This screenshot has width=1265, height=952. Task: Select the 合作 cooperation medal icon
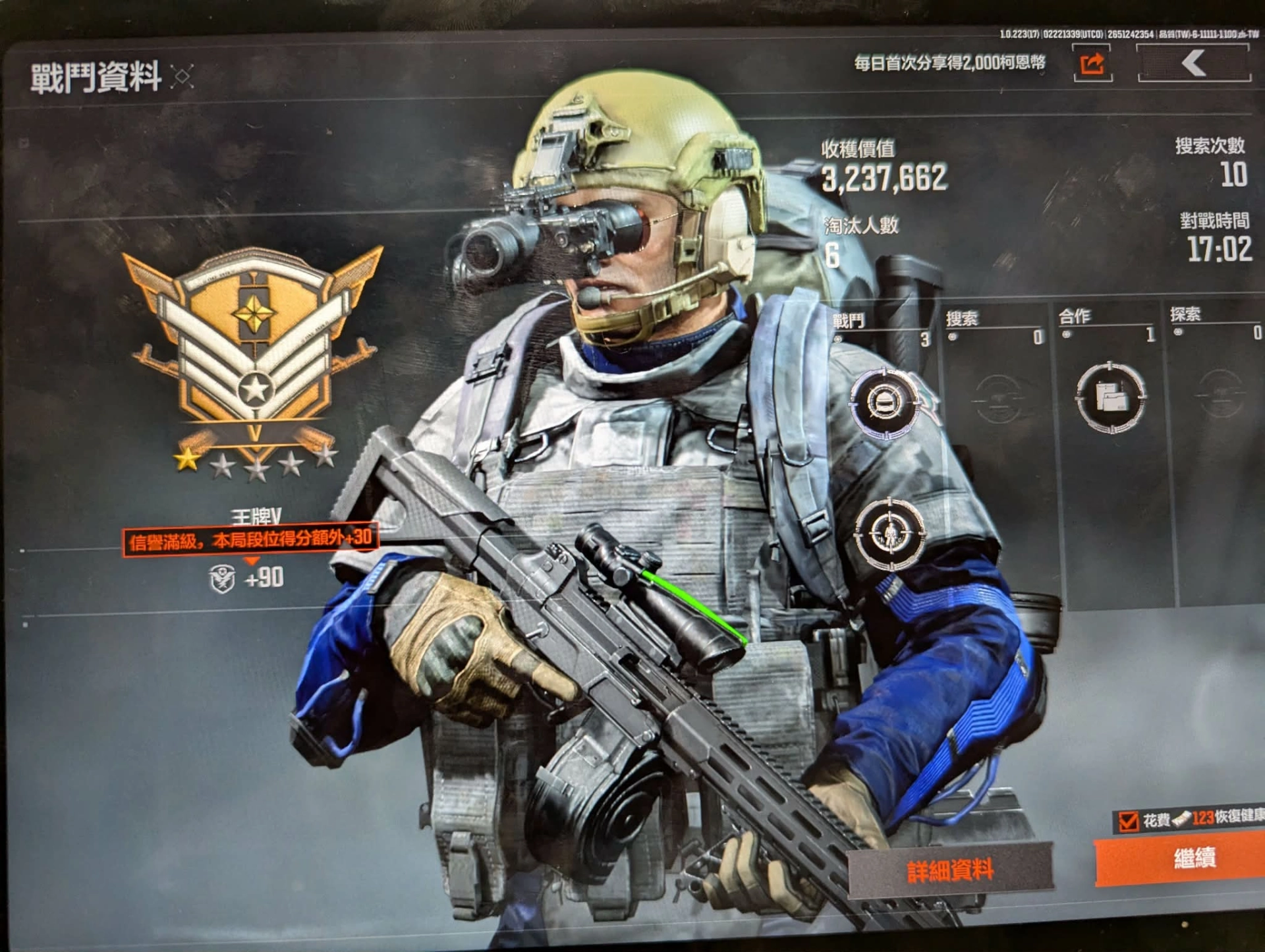(1111, 397)
